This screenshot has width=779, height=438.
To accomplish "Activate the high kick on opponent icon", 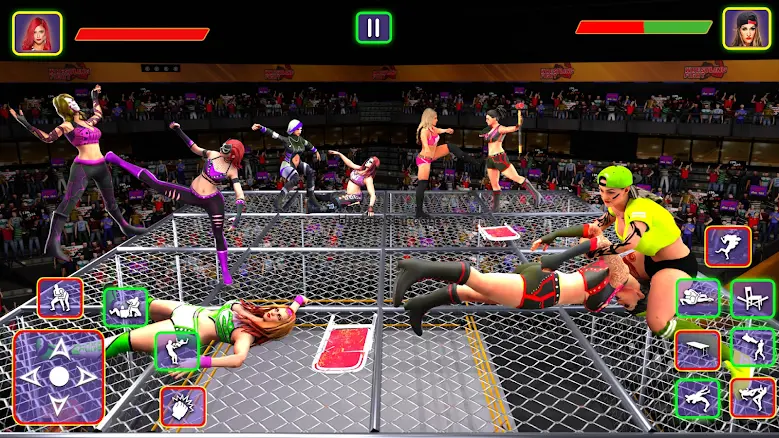I will click(752, 347).
